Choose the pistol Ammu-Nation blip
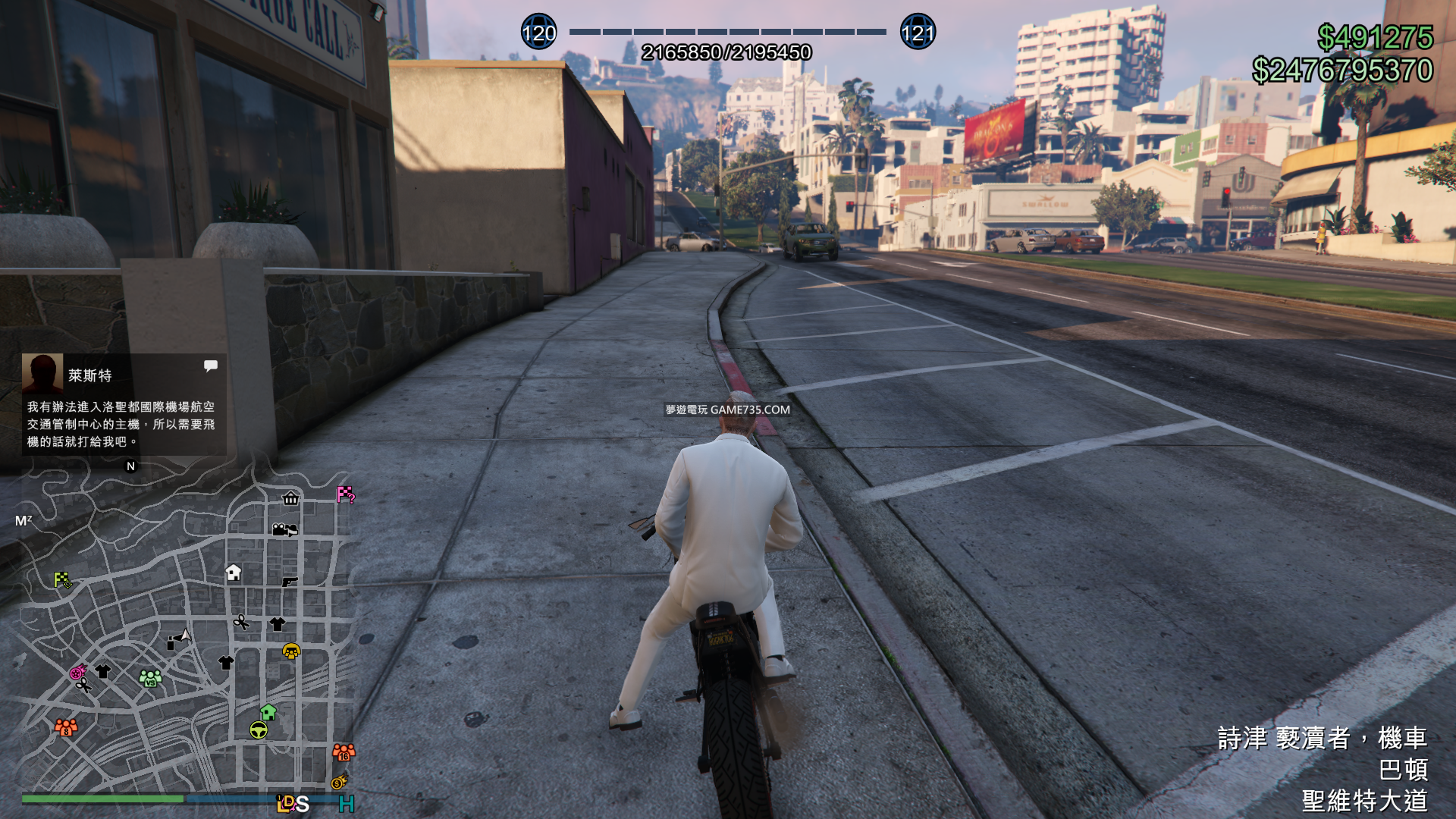The height and width of the screenshot is (819, 1456). pos(290,582)
